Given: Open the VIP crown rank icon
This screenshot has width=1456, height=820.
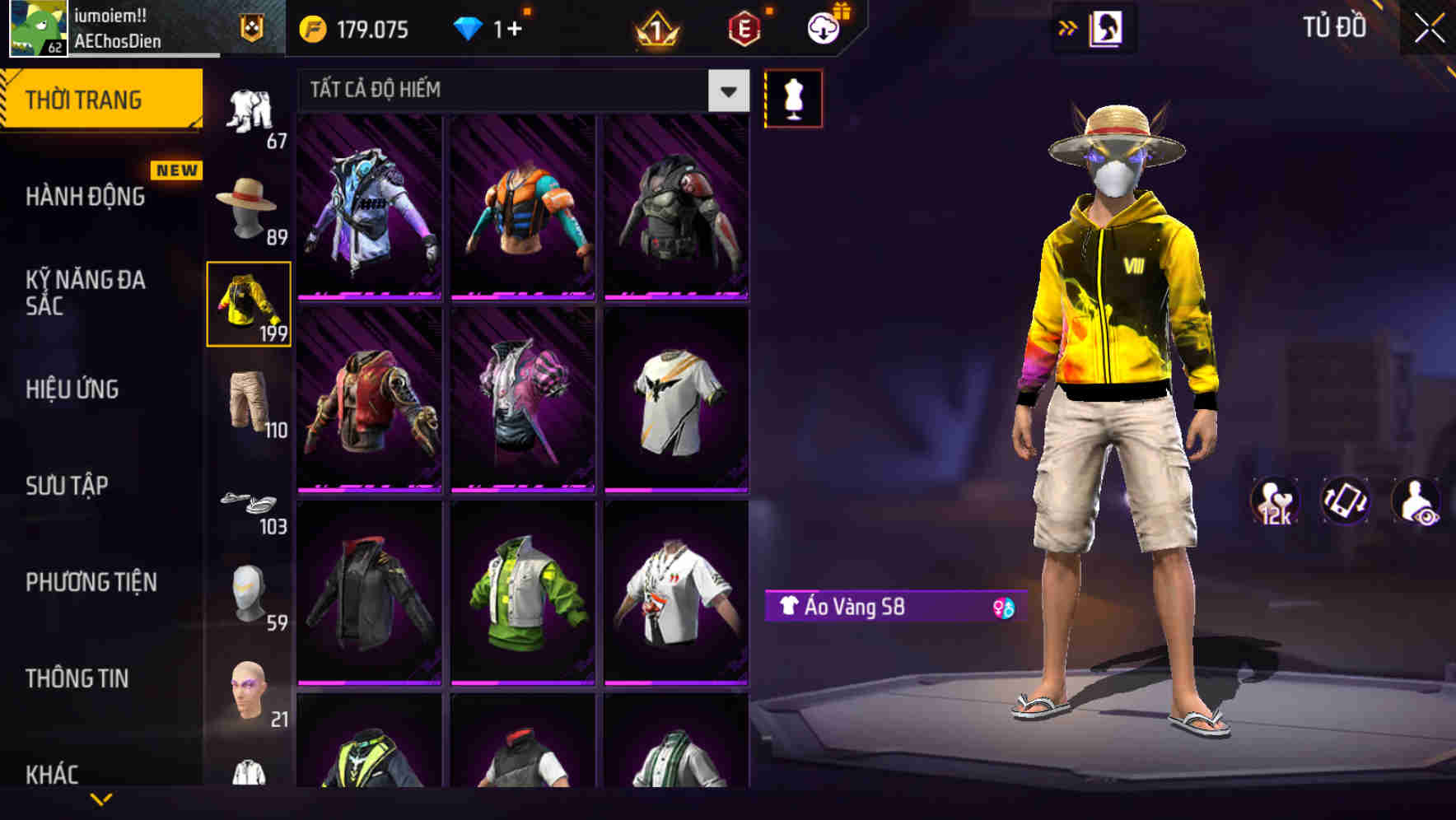Looking at the screenshot, I should click(x=653, y=30).
